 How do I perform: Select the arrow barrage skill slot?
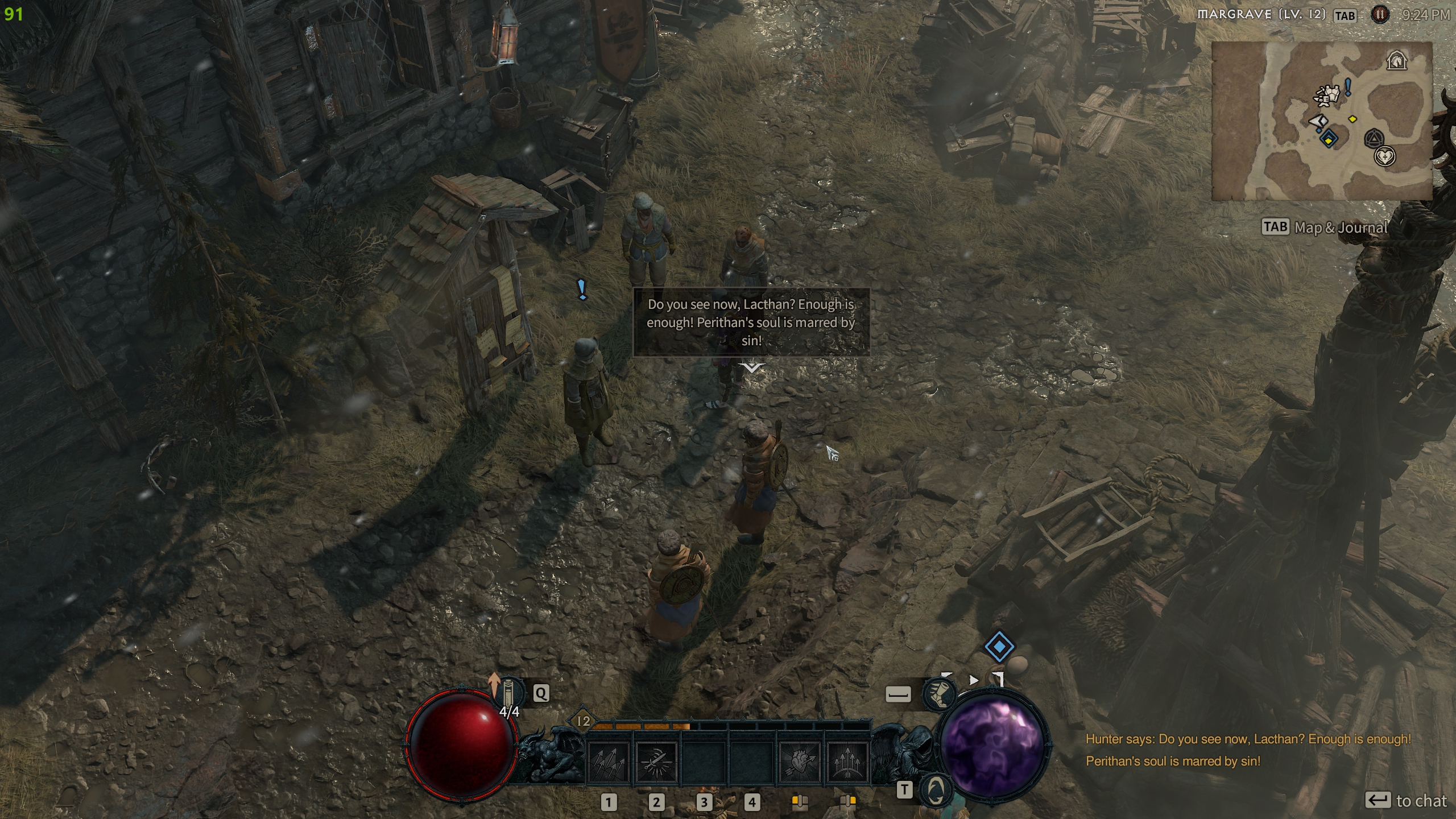[608, 762]
